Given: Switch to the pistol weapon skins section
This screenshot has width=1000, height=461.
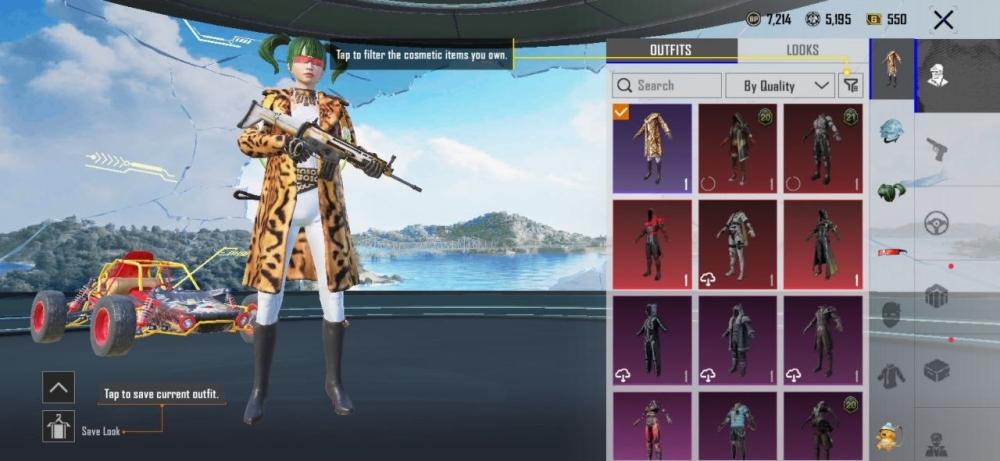Looking at the screenshot, I should [937, 149].
